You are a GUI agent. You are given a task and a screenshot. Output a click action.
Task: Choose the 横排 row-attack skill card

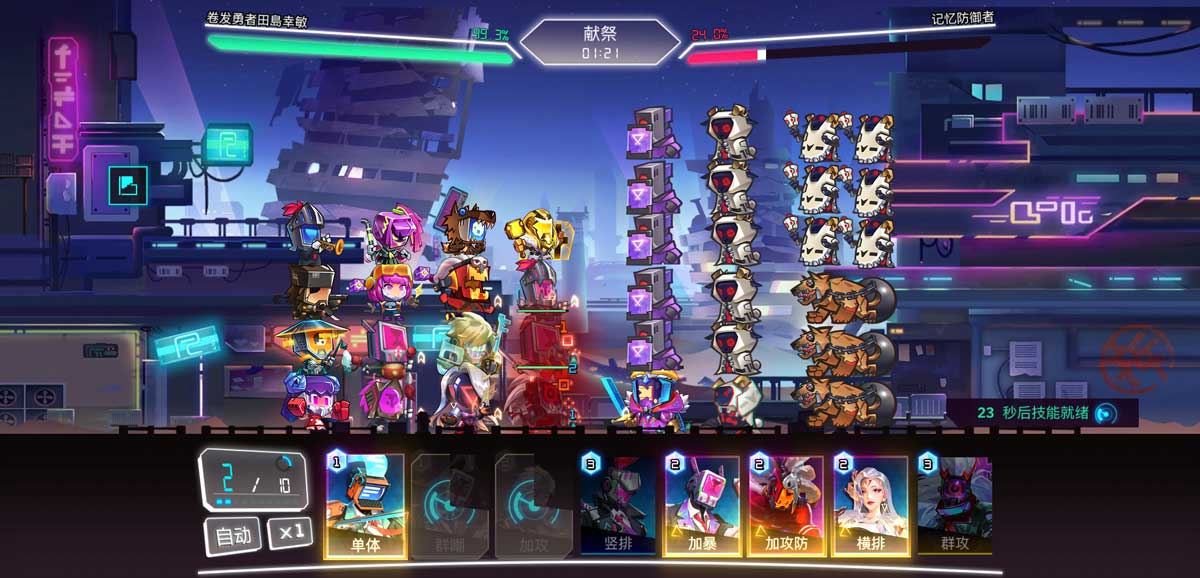(x=869, y=505)
